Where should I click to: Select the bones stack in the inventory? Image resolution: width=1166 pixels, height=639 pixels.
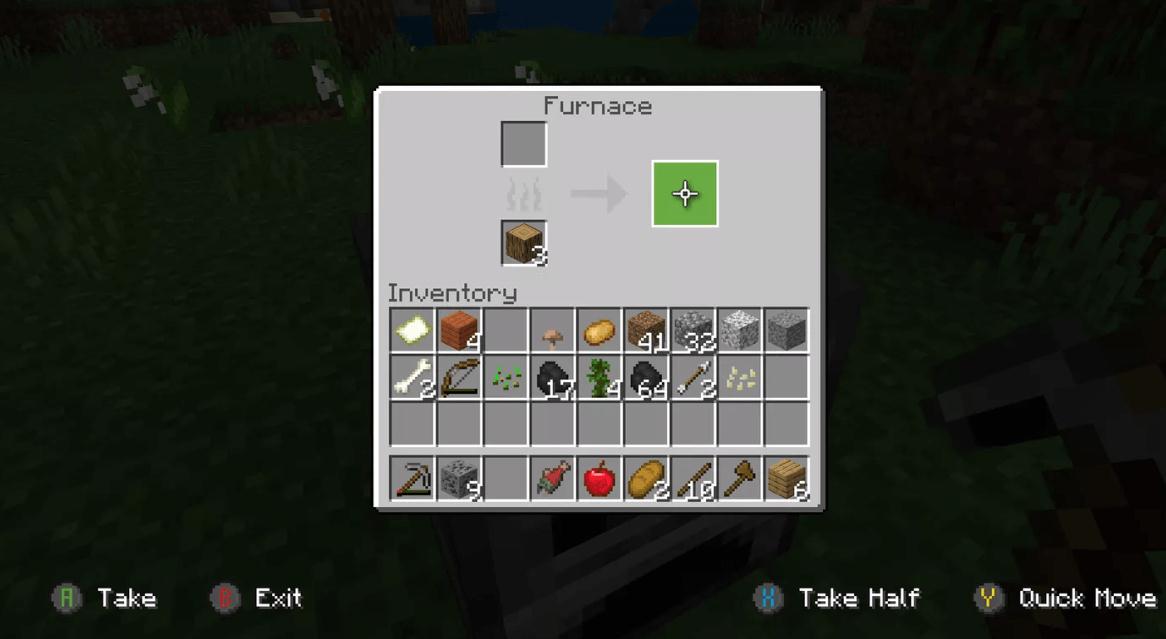pos(412,378)
